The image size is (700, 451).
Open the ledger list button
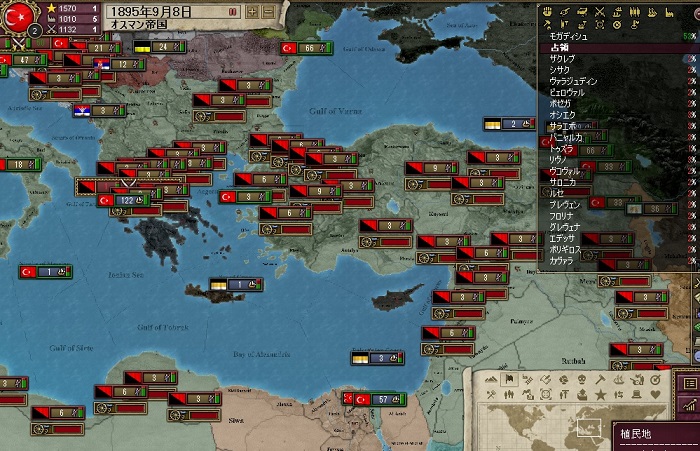(x=690, y=383)
